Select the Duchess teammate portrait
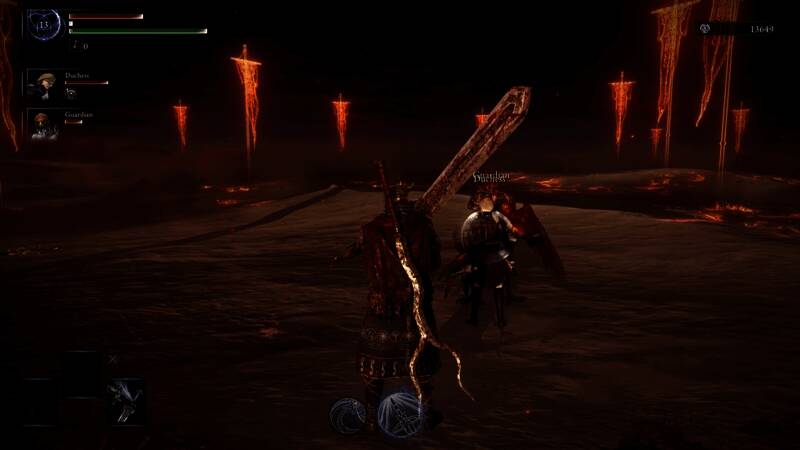Viewport: 800px width, 450px height. coord(44,84)
